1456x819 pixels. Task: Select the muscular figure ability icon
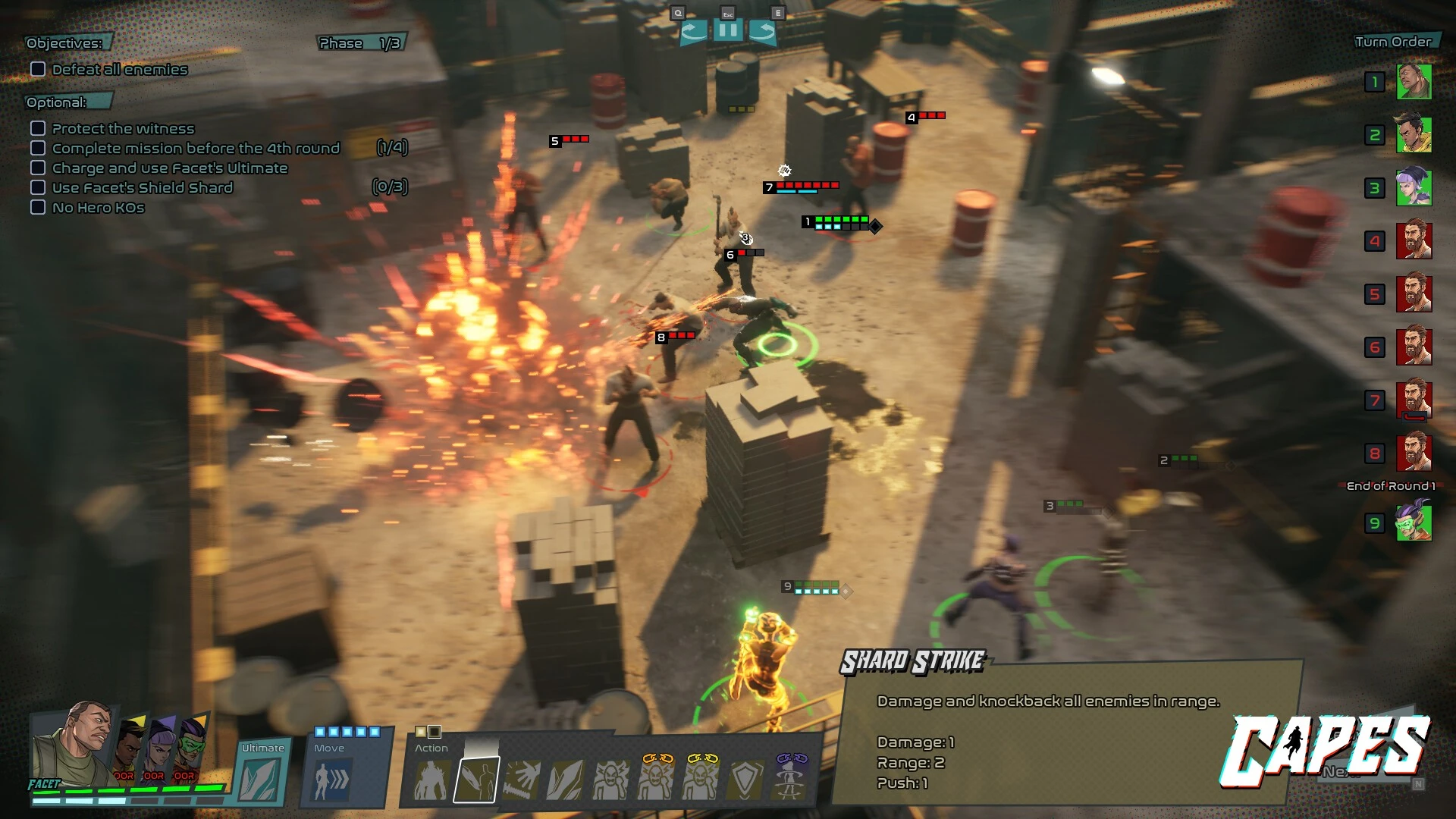(431, 780)
